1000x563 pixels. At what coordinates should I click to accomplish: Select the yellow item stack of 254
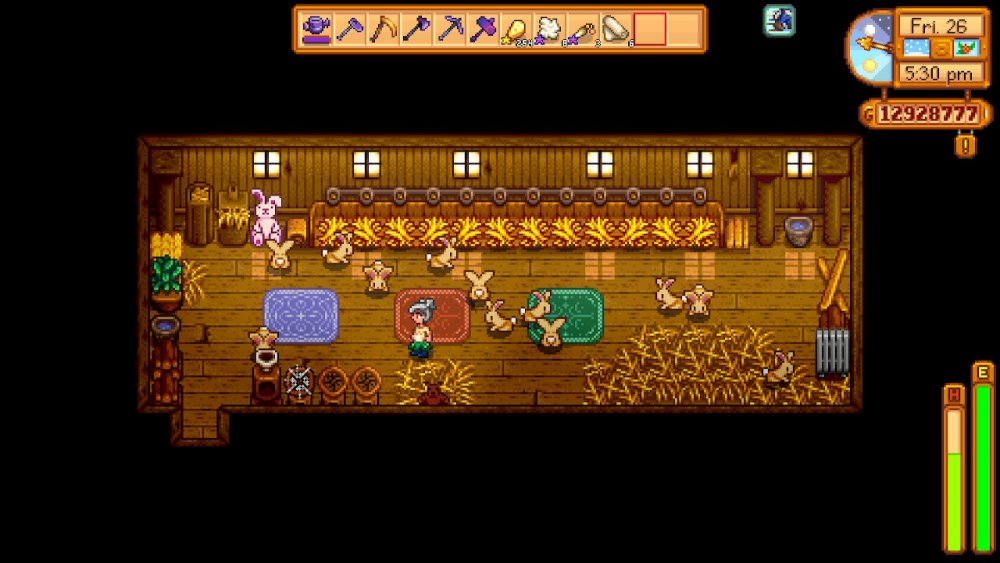[517, 29]
